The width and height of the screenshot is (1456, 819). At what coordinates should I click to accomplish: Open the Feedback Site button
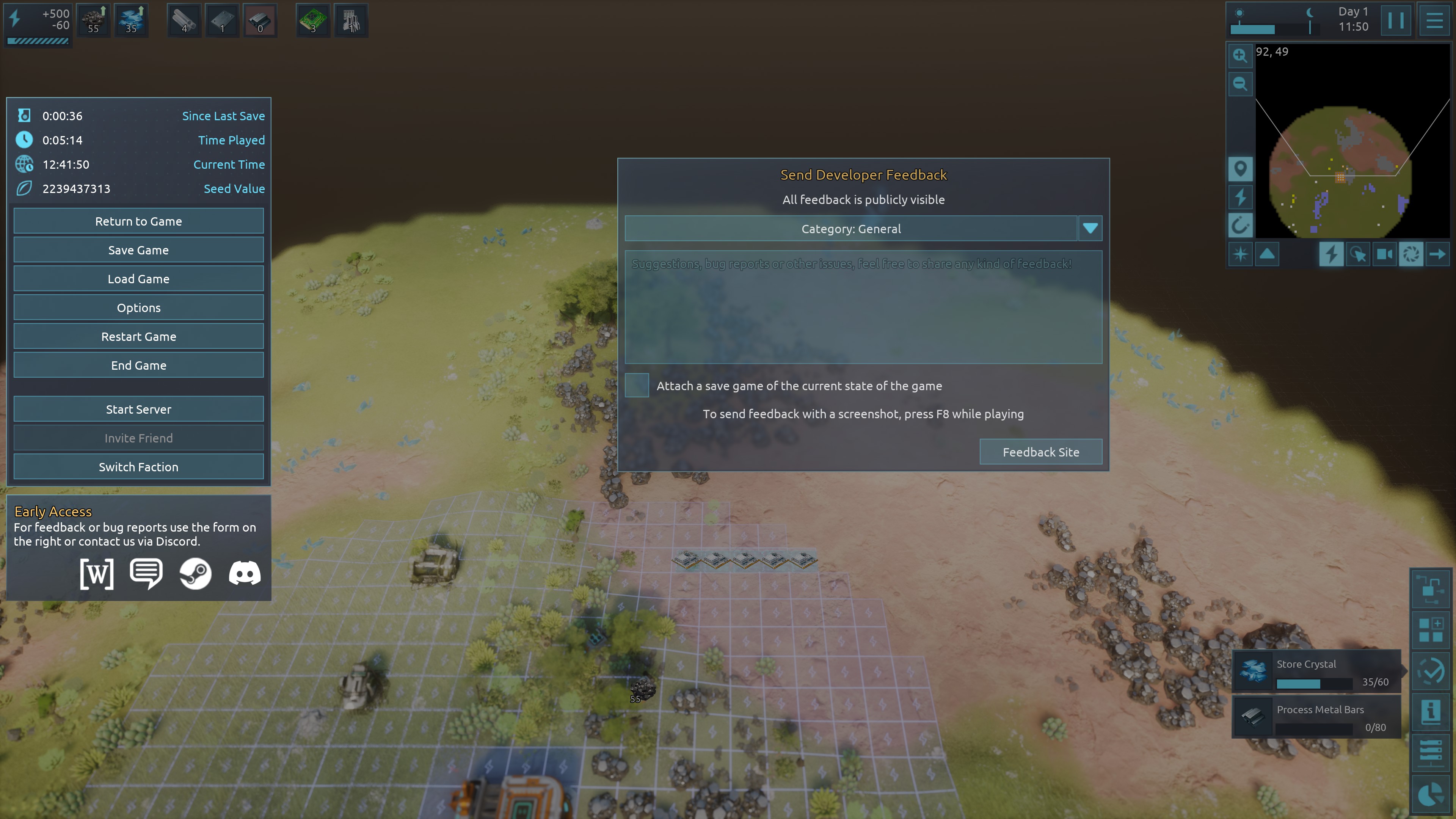click(x=1040, y=452)
